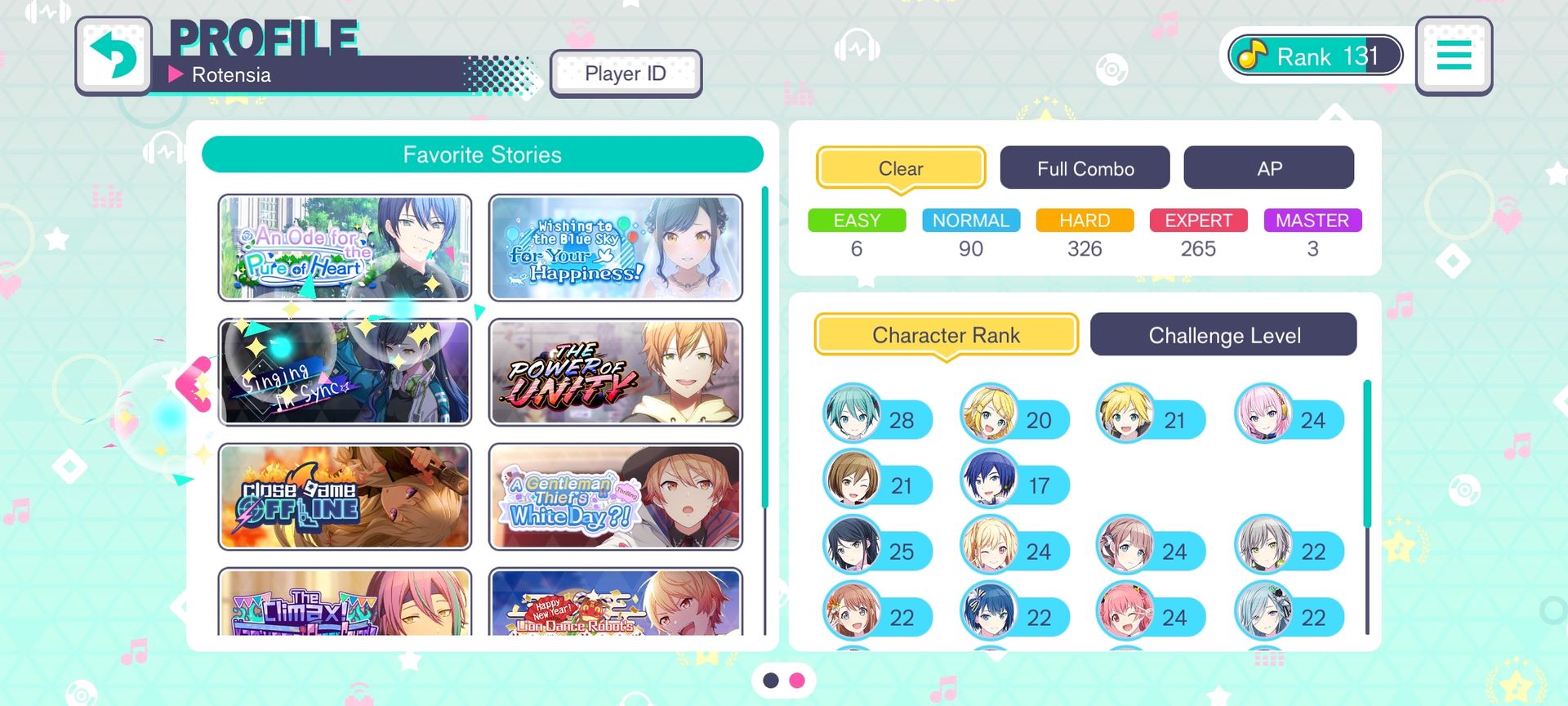Open the hamburger menu
Screen dimensions: 1568x706
click(1454, 56)
